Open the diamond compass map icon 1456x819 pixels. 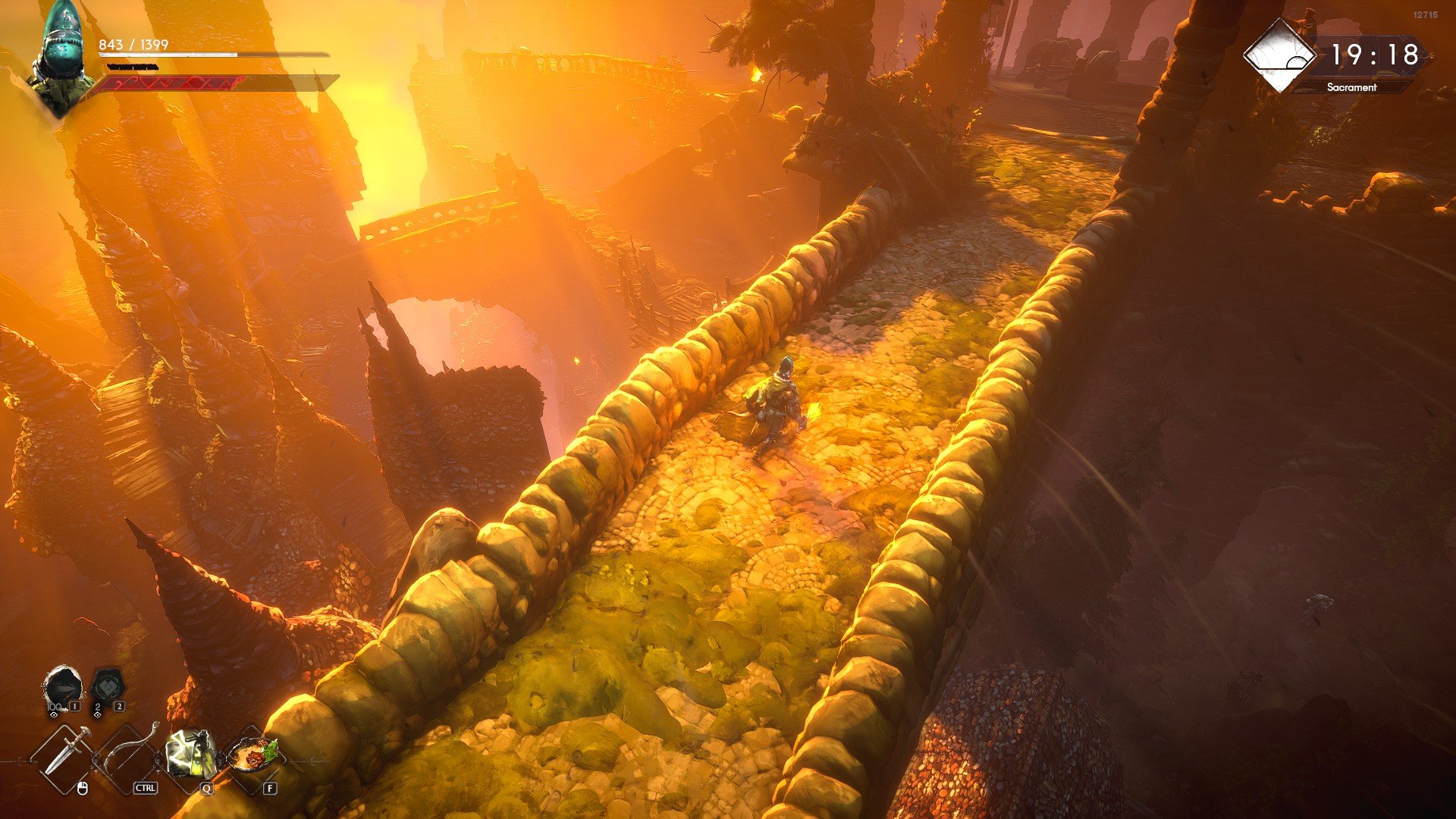coord(1281,55)
